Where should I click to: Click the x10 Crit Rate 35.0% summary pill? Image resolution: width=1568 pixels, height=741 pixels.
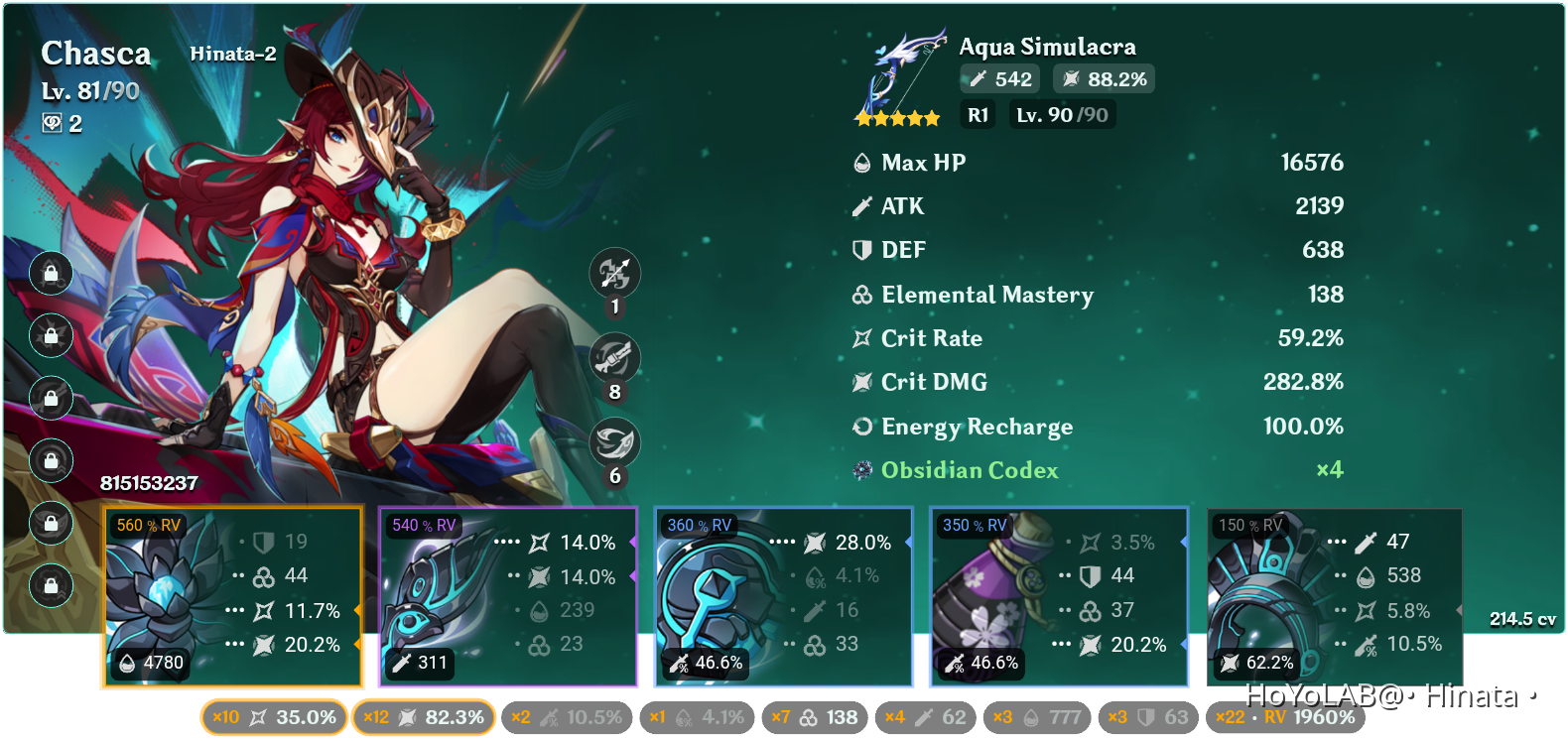(273, 717)
